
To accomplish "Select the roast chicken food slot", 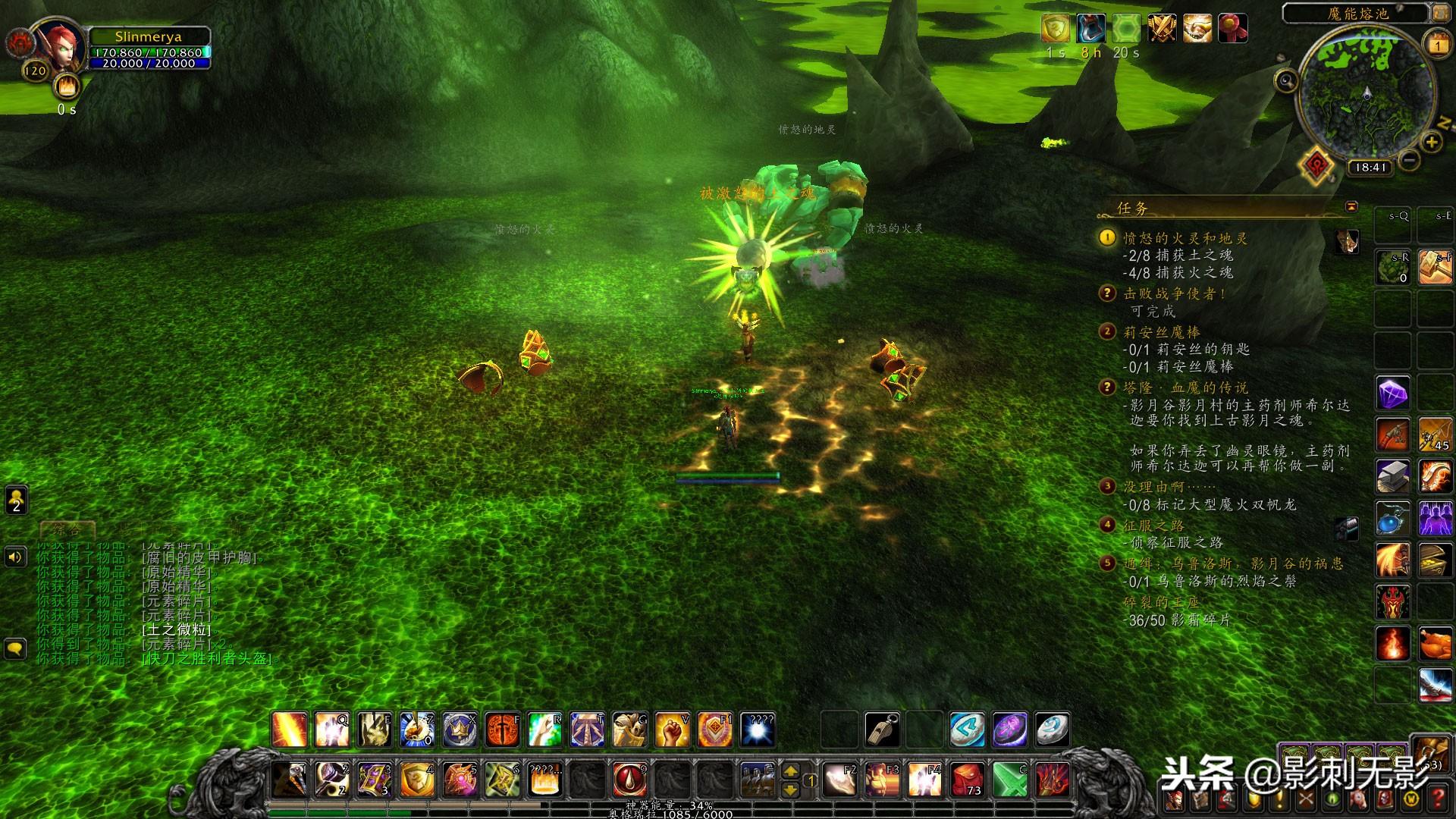I will [x=1435, y=644].
